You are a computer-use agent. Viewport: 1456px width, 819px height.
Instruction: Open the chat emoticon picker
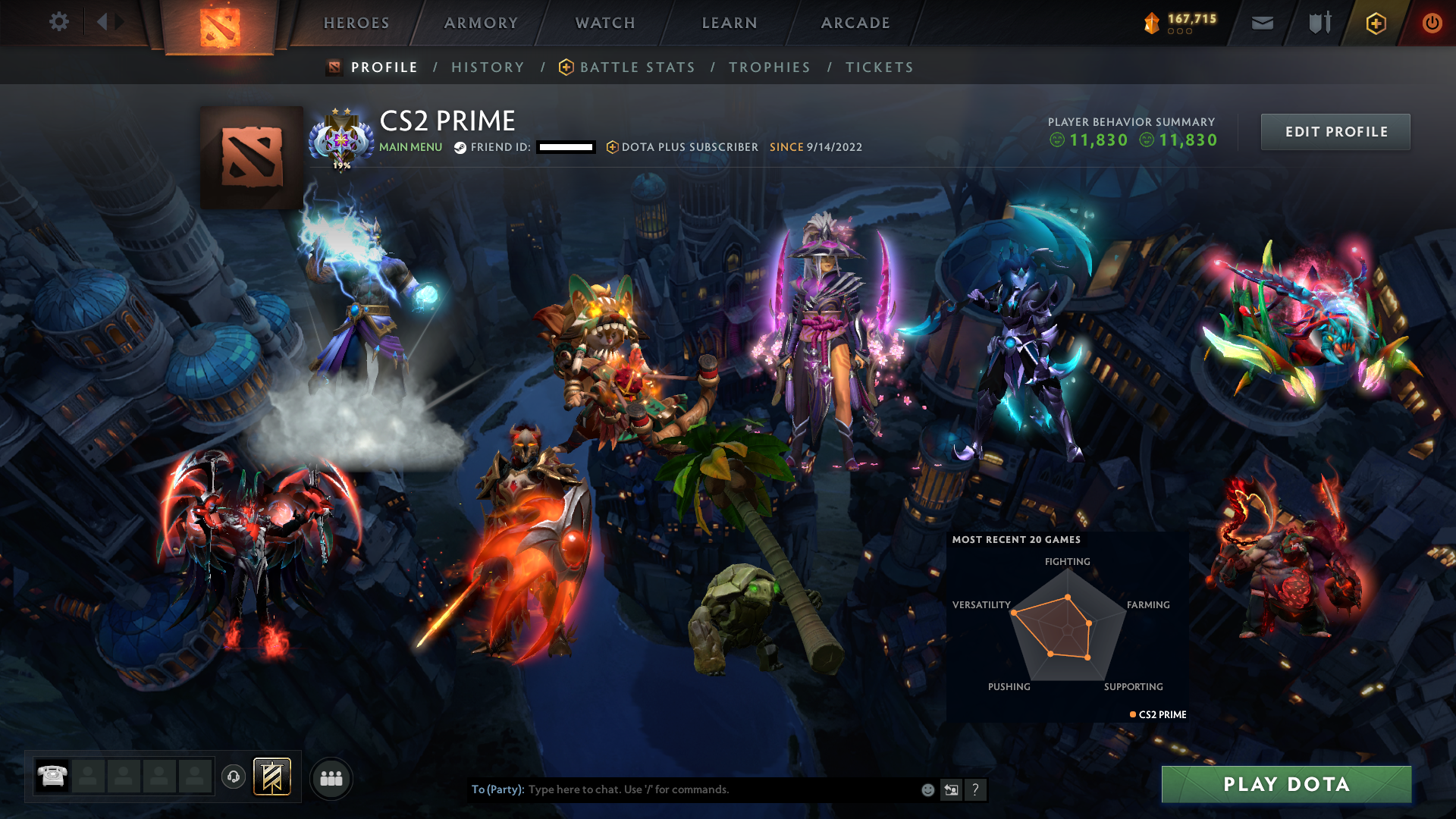[927, 790]
